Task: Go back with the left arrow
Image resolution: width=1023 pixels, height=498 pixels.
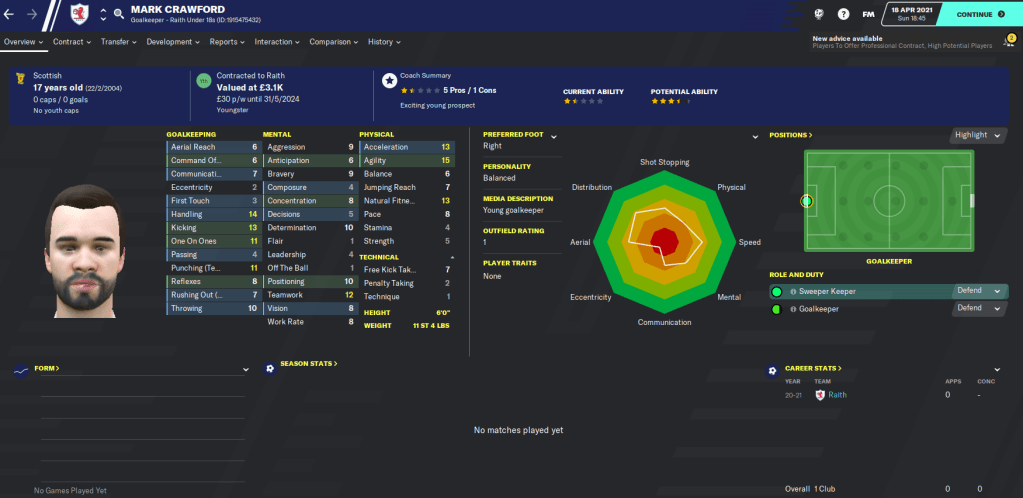Action: click(12, 15)
